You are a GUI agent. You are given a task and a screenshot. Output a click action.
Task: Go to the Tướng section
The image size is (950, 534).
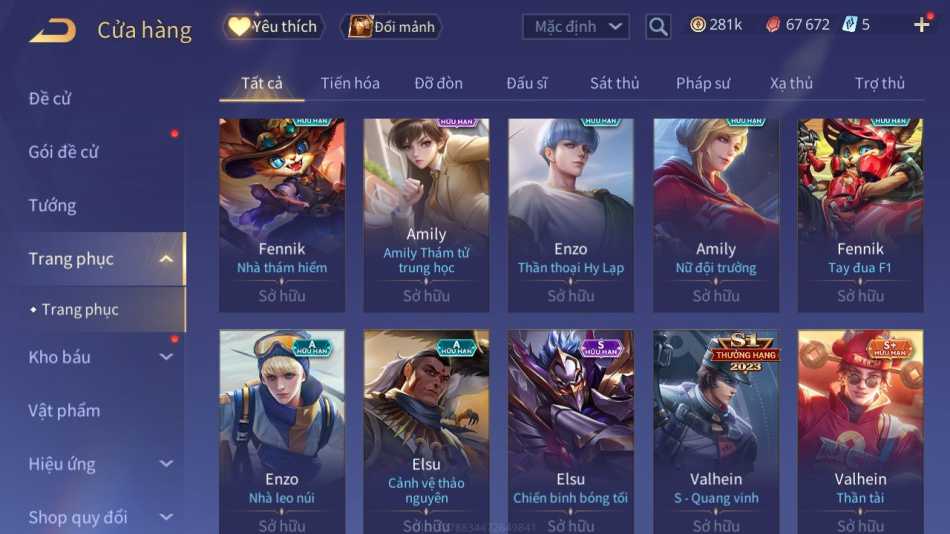tap(52, 205)
